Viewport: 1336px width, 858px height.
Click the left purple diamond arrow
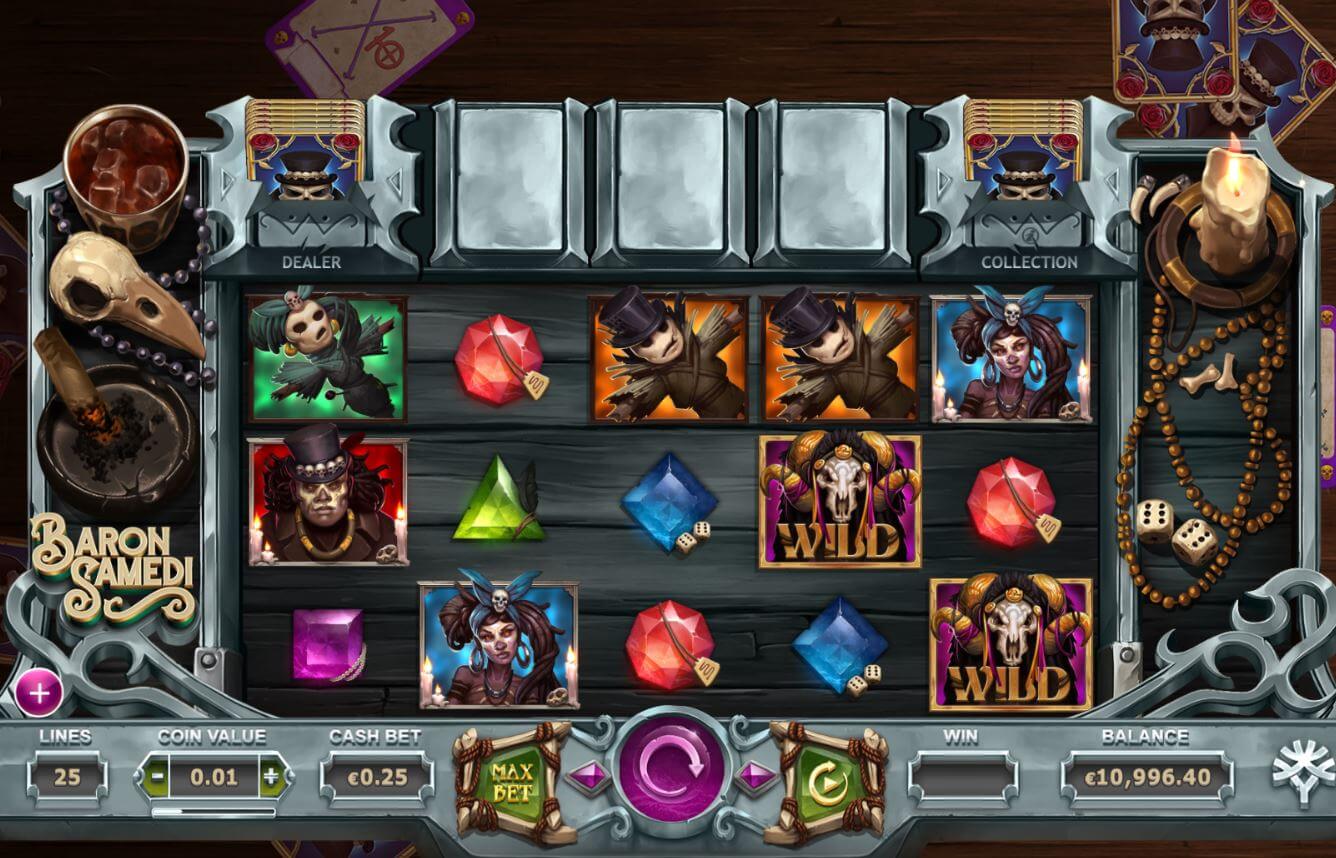(586, 775)
